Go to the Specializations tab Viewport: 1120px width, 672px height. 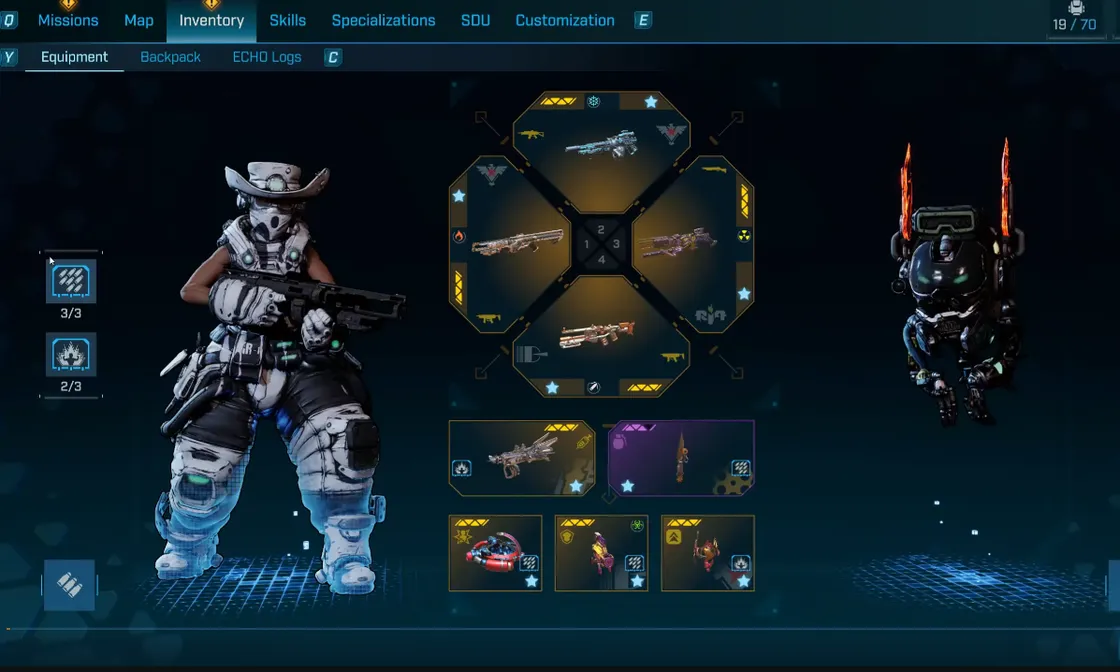(x=383, y=20)
